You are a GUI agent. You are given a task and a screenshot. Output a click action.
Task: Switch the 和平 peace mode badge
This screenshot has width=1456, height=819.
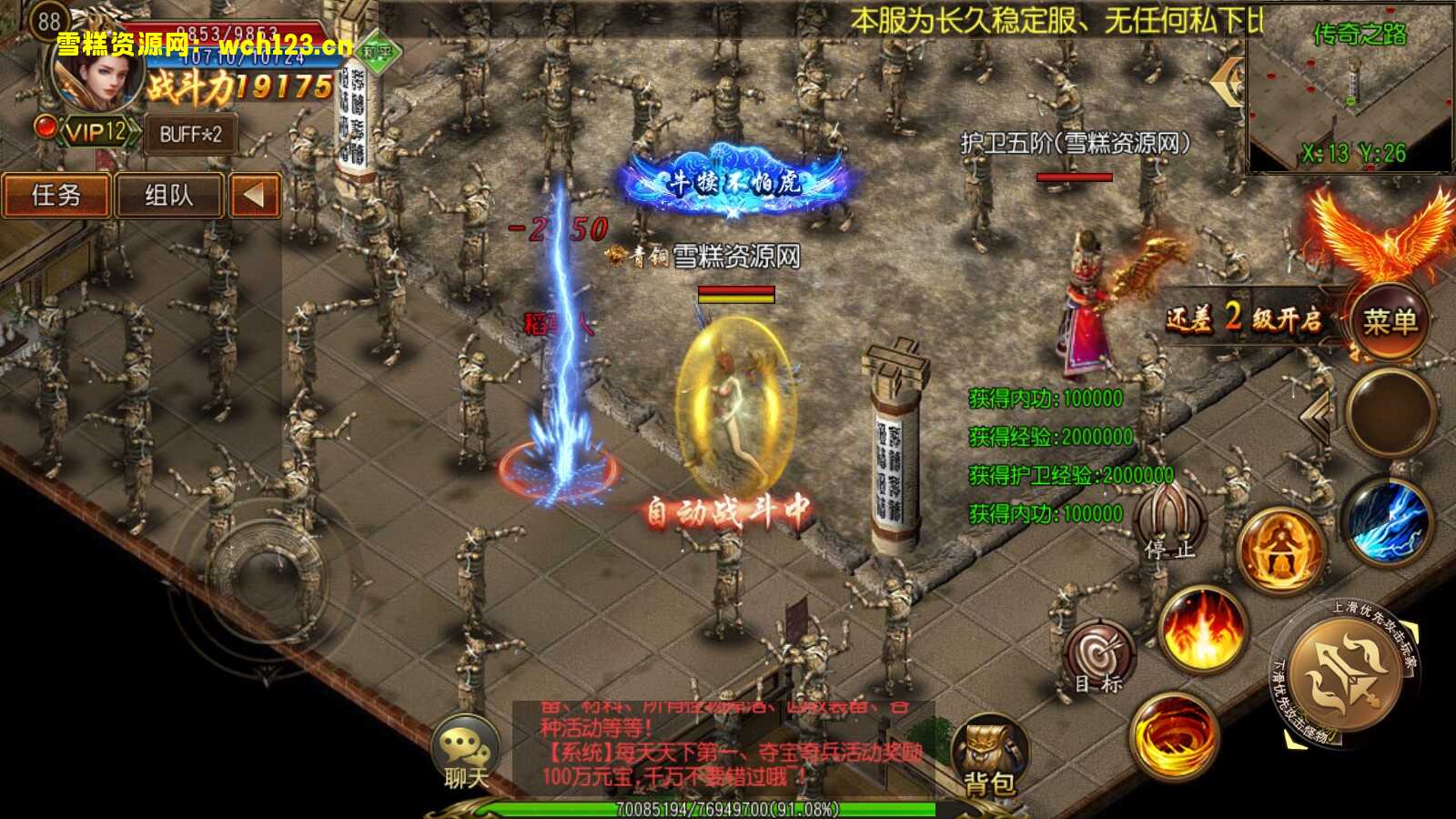(380, 53)
